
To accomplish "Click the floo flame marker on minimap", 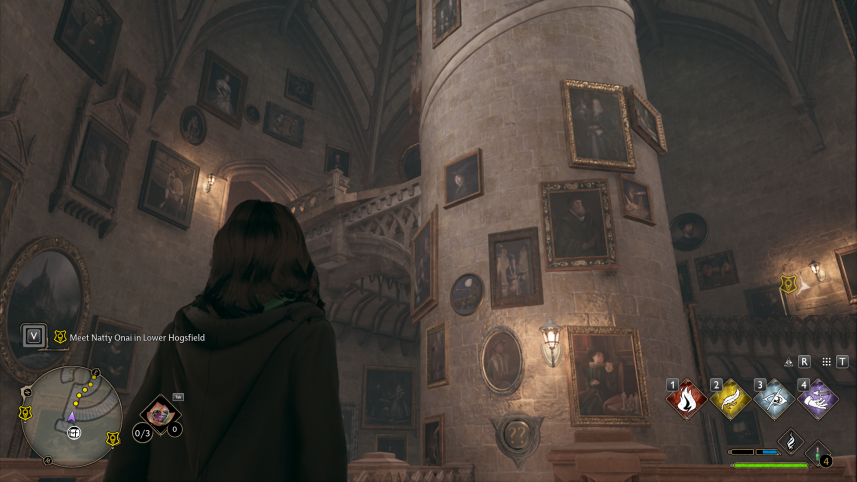I will click(x=73, y=433).
